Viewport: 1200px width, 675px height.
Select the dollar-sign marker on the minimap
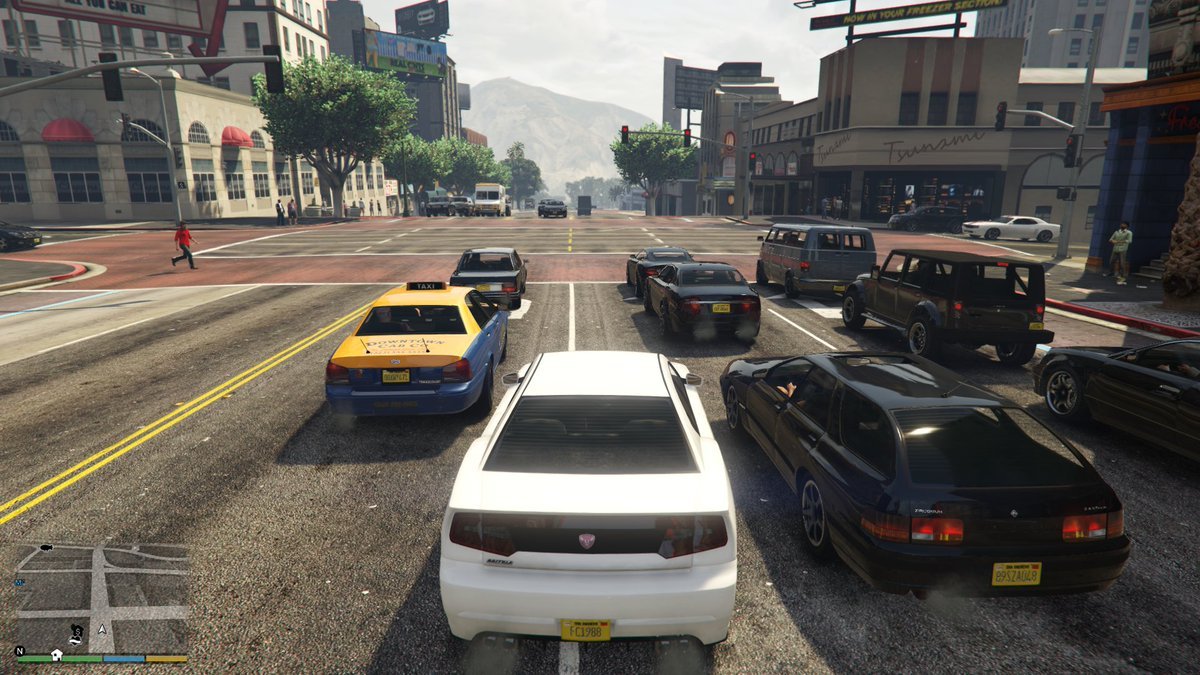click(x=77, y=631)
